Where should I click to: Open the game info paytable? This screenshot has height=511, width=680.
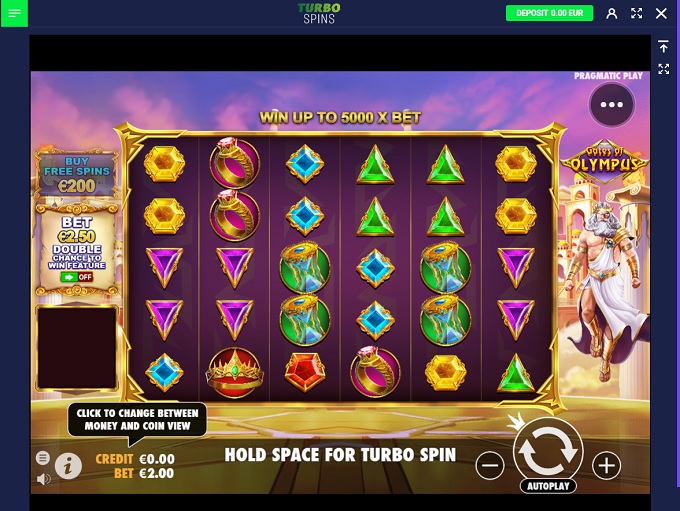(x=68, y=465)
